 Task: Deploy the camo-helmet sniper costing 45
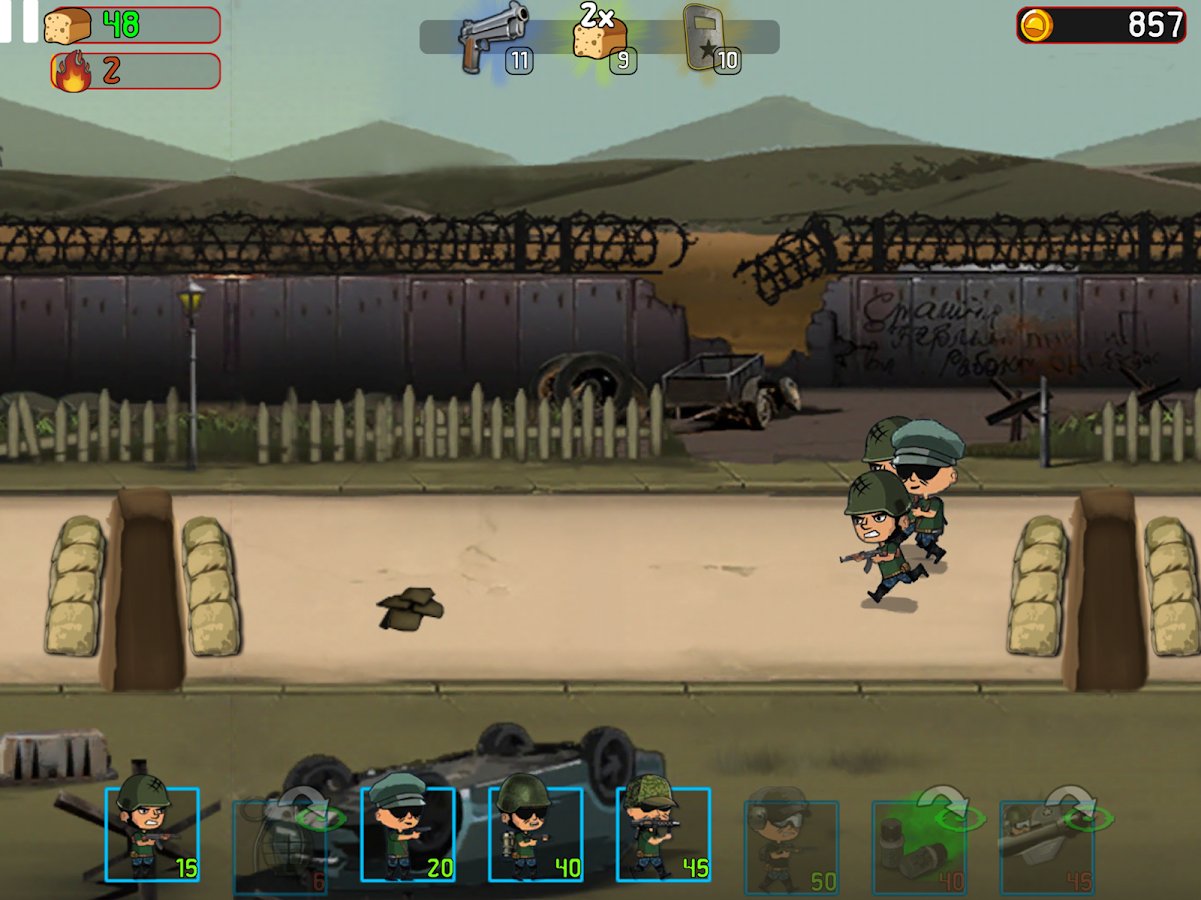click(663, 834)
